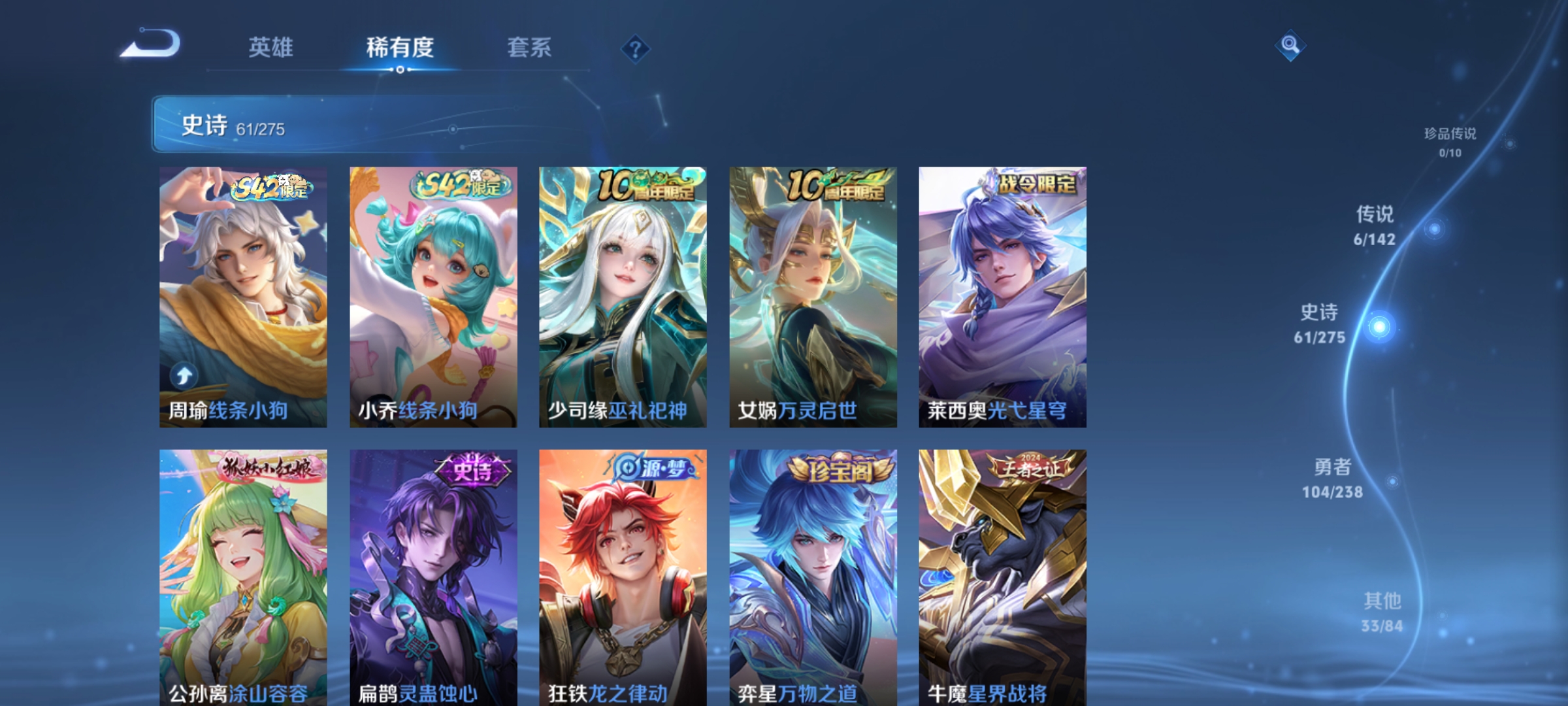Select the 稀有度 tab
Image resolution: width=1568 pixels, height=706 pixels.
pos(400,48)
